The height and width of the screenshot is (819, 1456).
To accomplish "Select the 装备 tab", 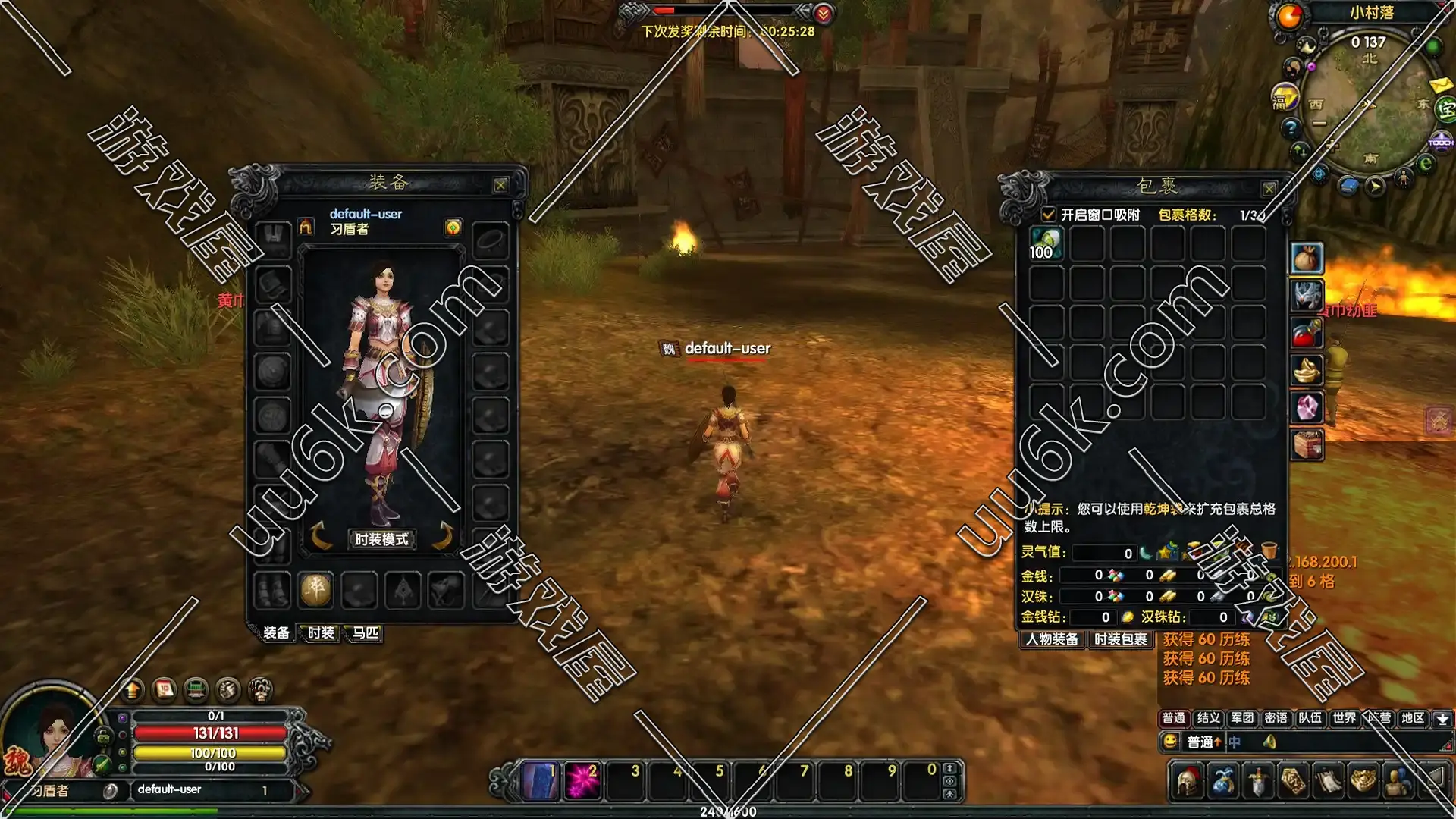I will (276, 632).
